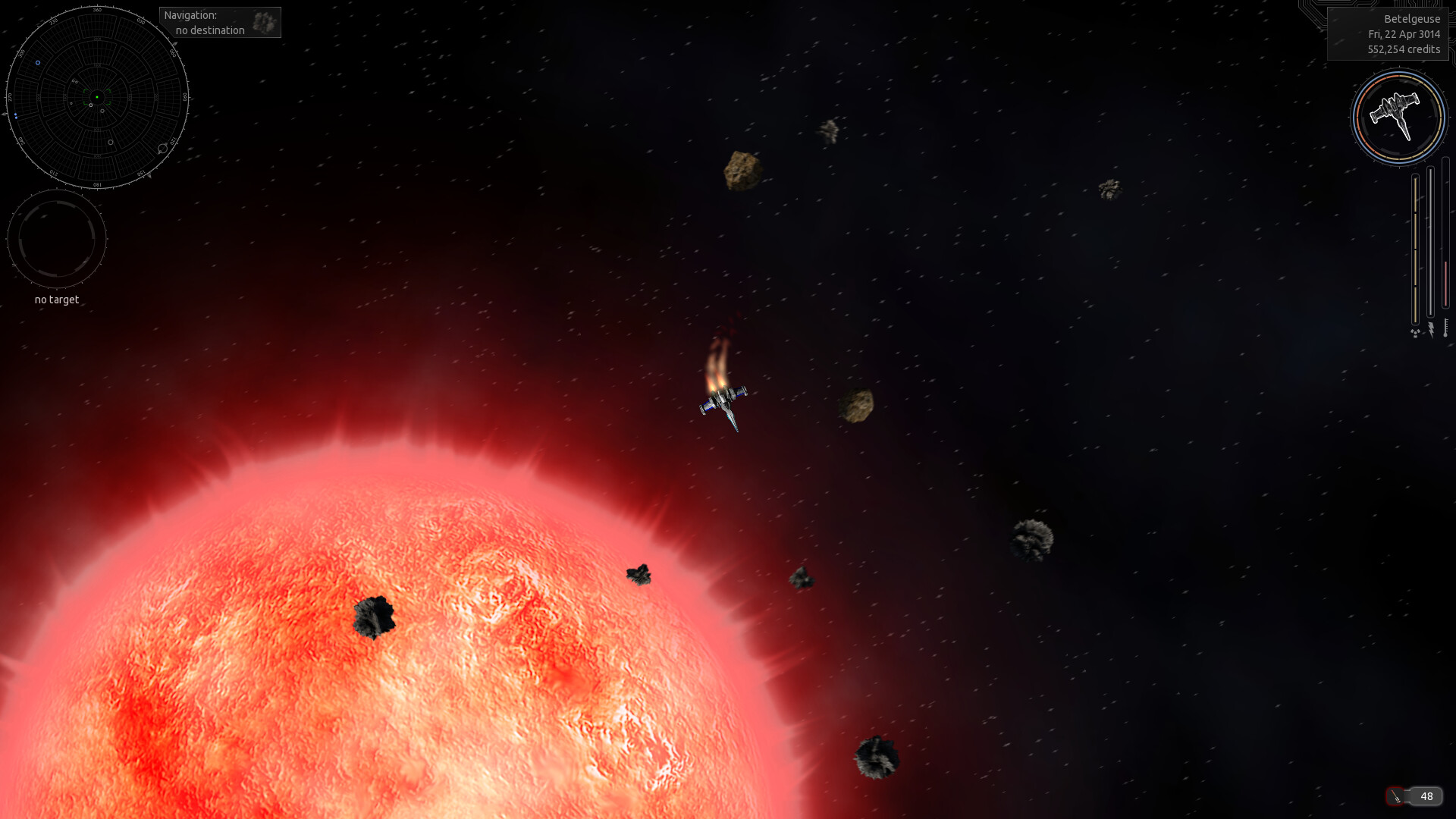Select the blue contact circle on the radar
Screen dimensions: 1456x819
(38, 63)
